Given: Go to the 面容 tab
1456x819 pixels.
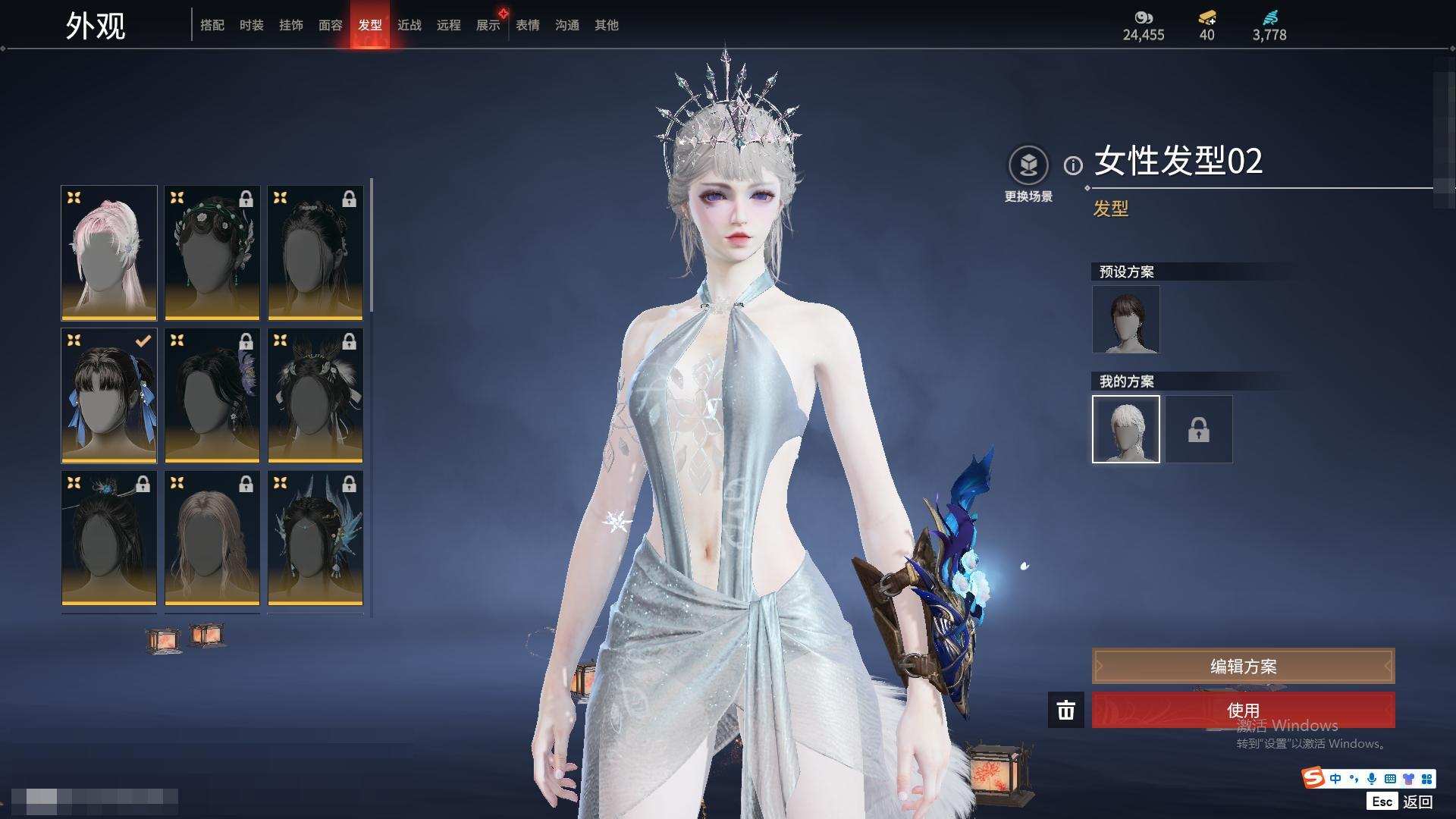Looking at the screenshot, I should (x=330, y=25).
